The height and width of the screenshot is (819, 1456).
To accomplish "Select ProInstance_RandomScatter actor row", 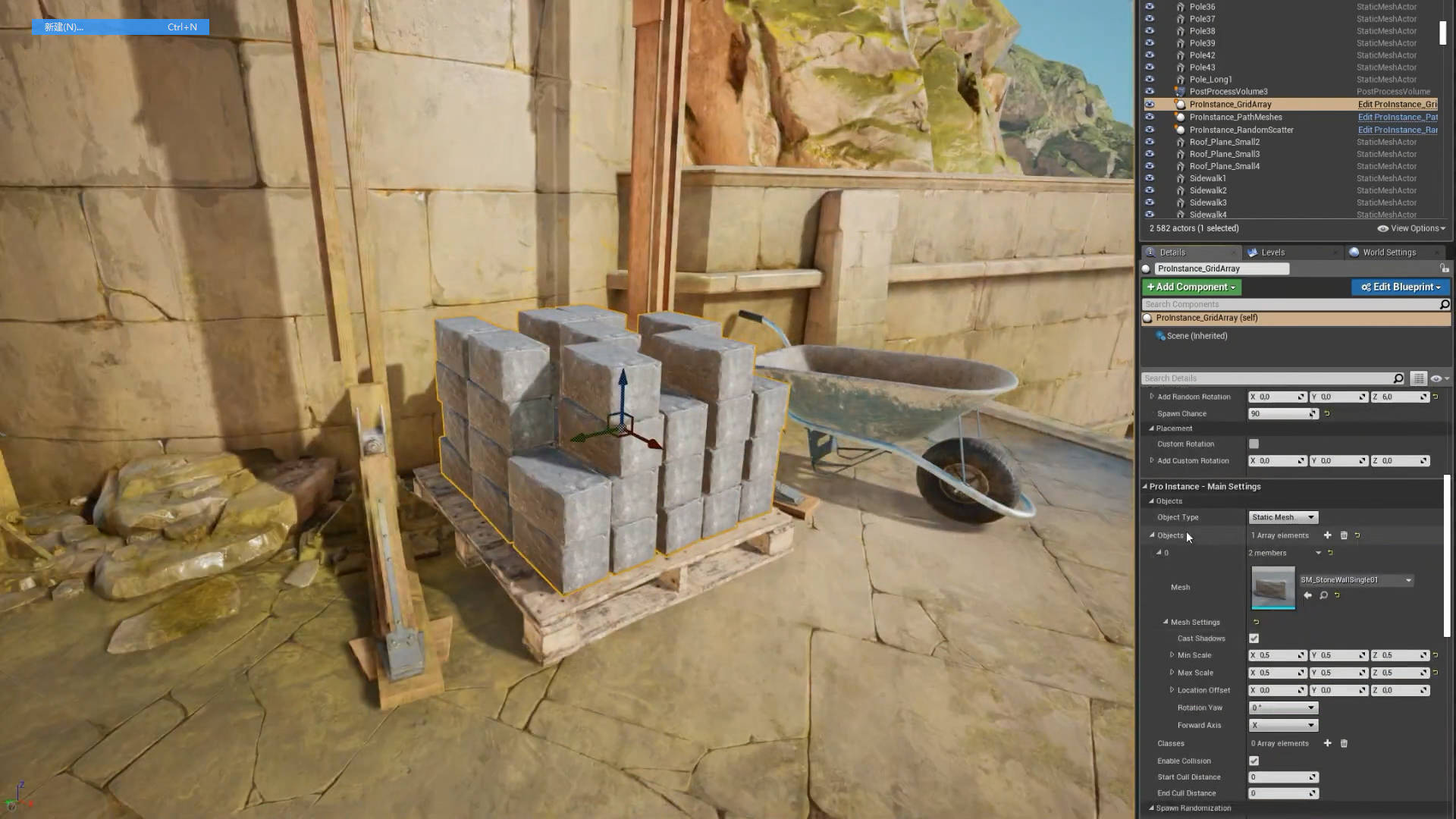I will point(1241,130).
